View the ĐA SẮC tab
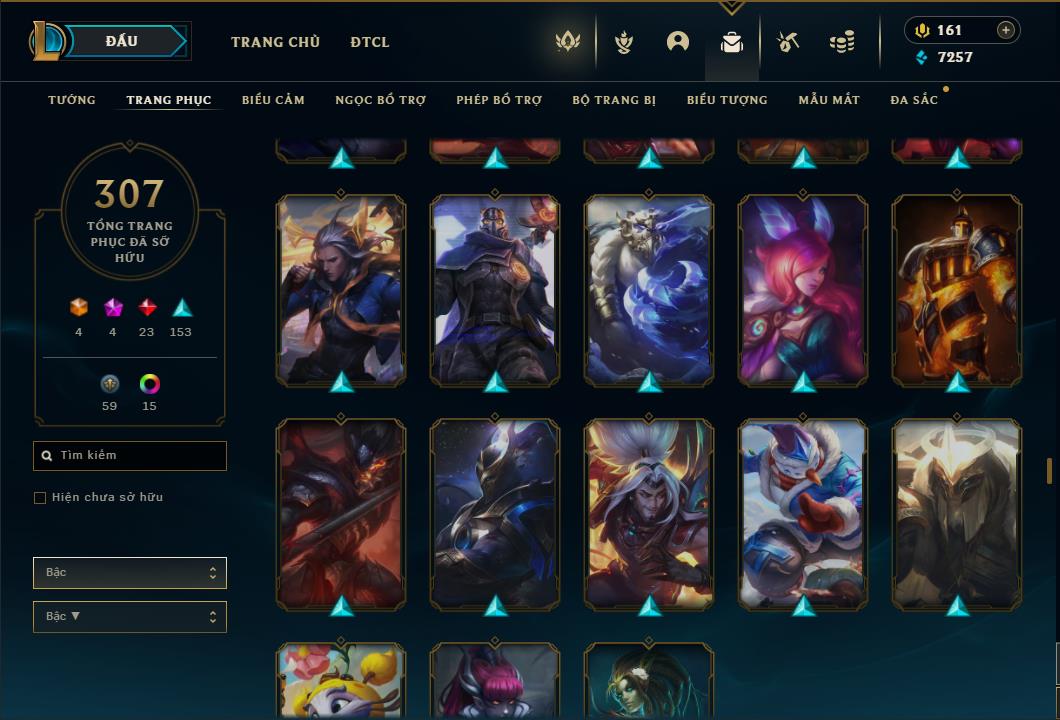This screenshot has height=720, width=1060. click(914, 100)
